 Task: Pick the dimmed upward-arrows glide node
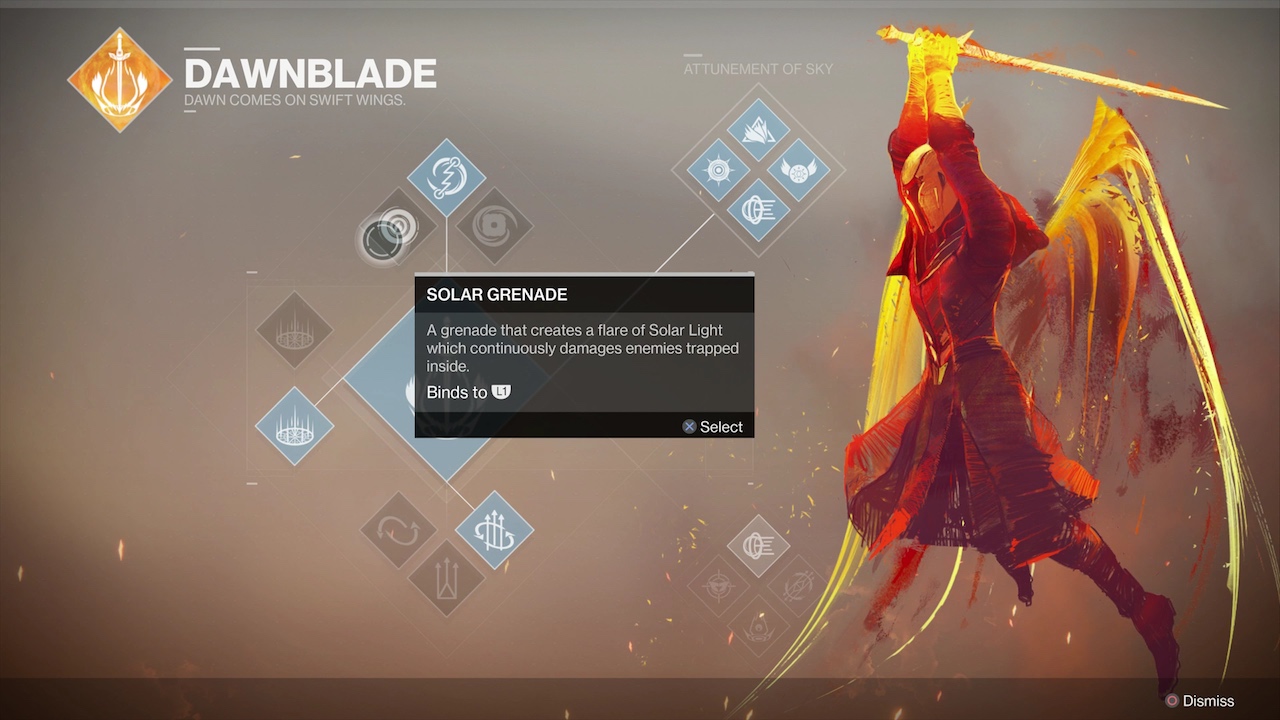[x=446, y=577]
